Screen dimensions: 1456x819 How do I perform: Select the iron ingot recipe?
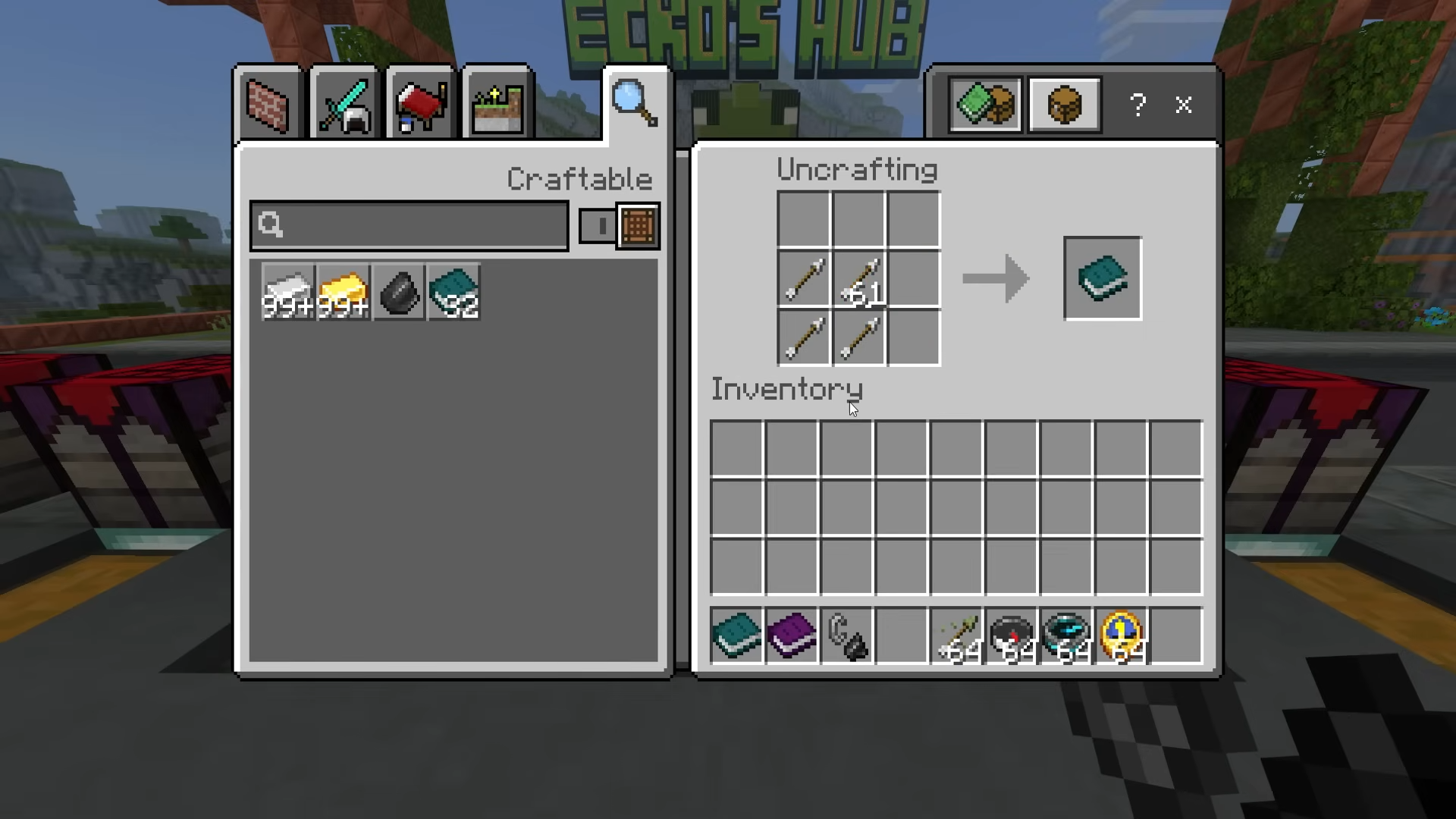(287, 292)
